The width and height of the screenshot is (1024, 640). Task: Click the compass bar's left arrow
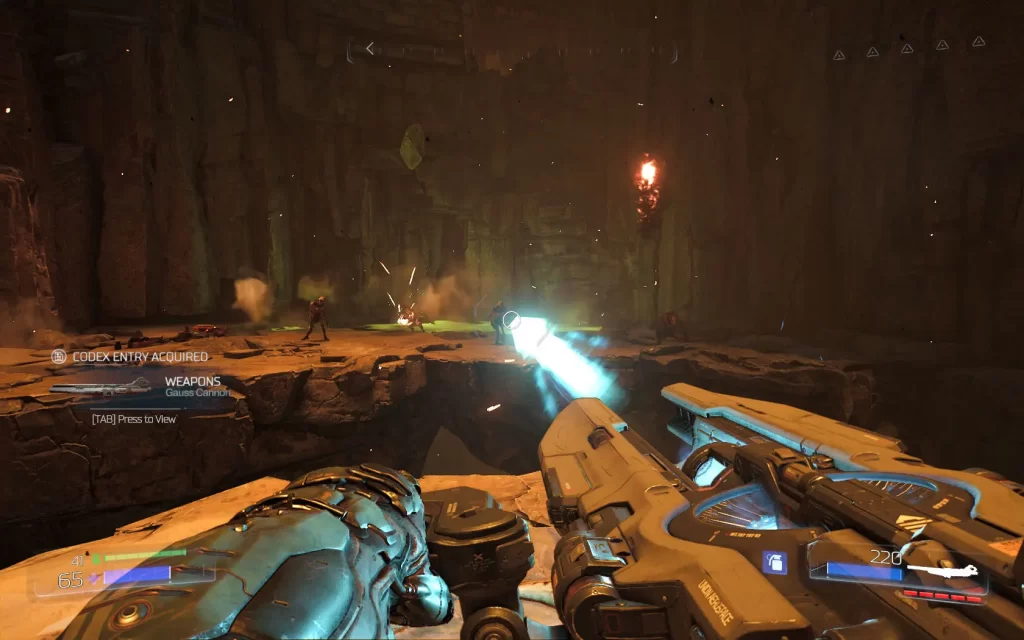tap(369, 48)
